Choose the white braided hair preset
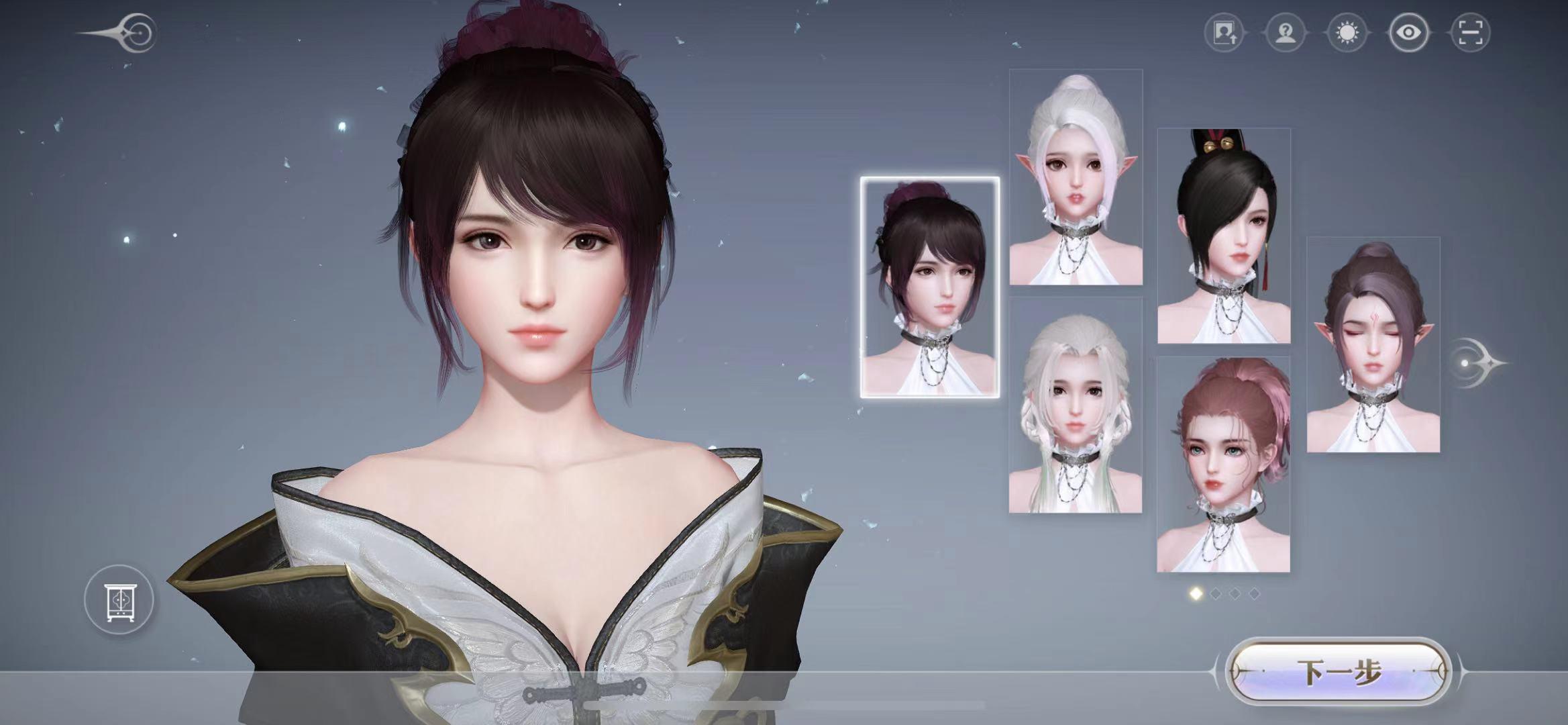This screenshot has width=1568, height=725. click(1075, 405)
